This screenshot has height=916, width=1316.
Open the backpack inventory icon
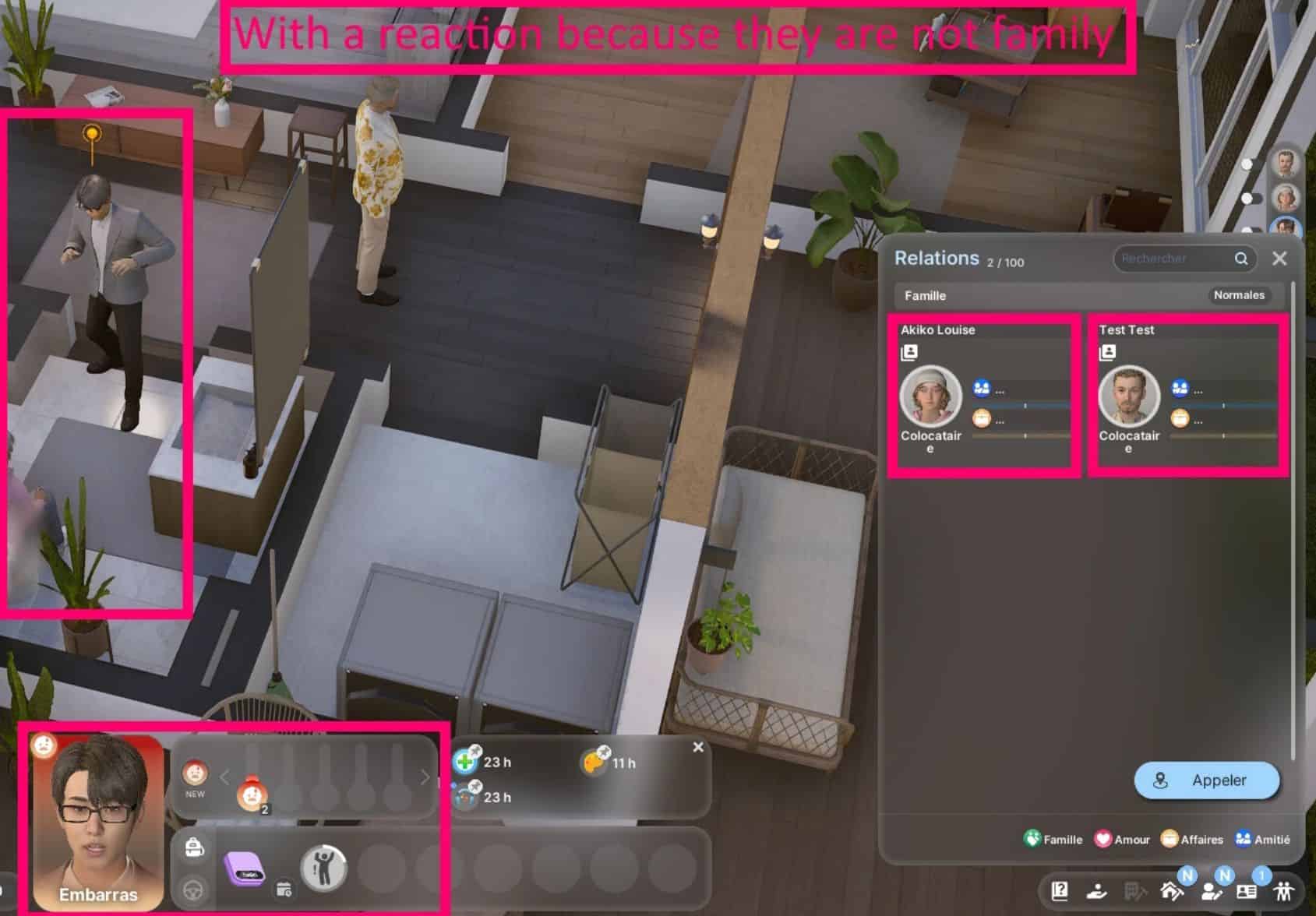coord(194,848)
